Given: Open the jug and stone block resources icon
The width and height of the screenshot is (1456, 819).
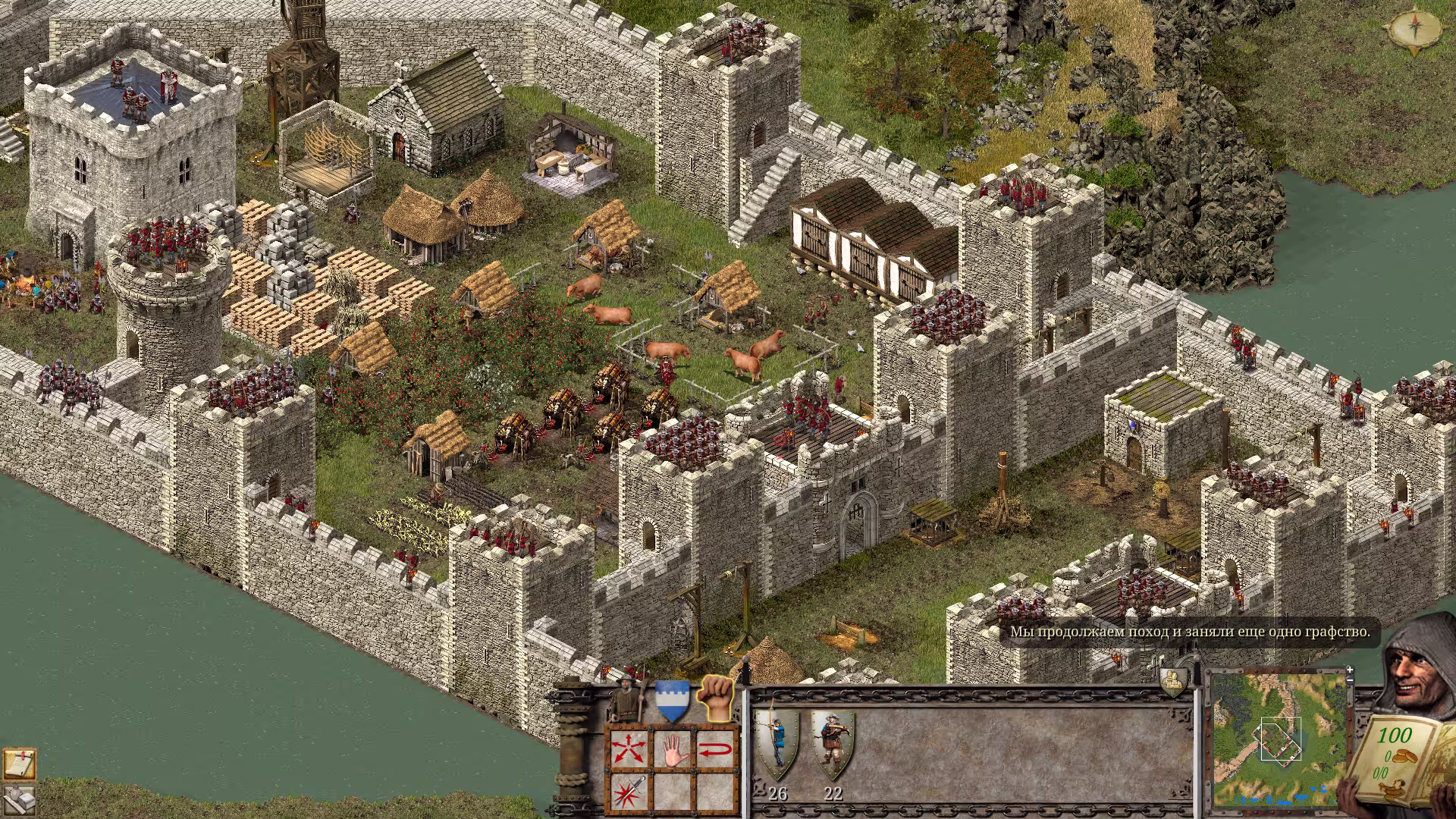Looking at the screenshot, I should click(19, 800).
